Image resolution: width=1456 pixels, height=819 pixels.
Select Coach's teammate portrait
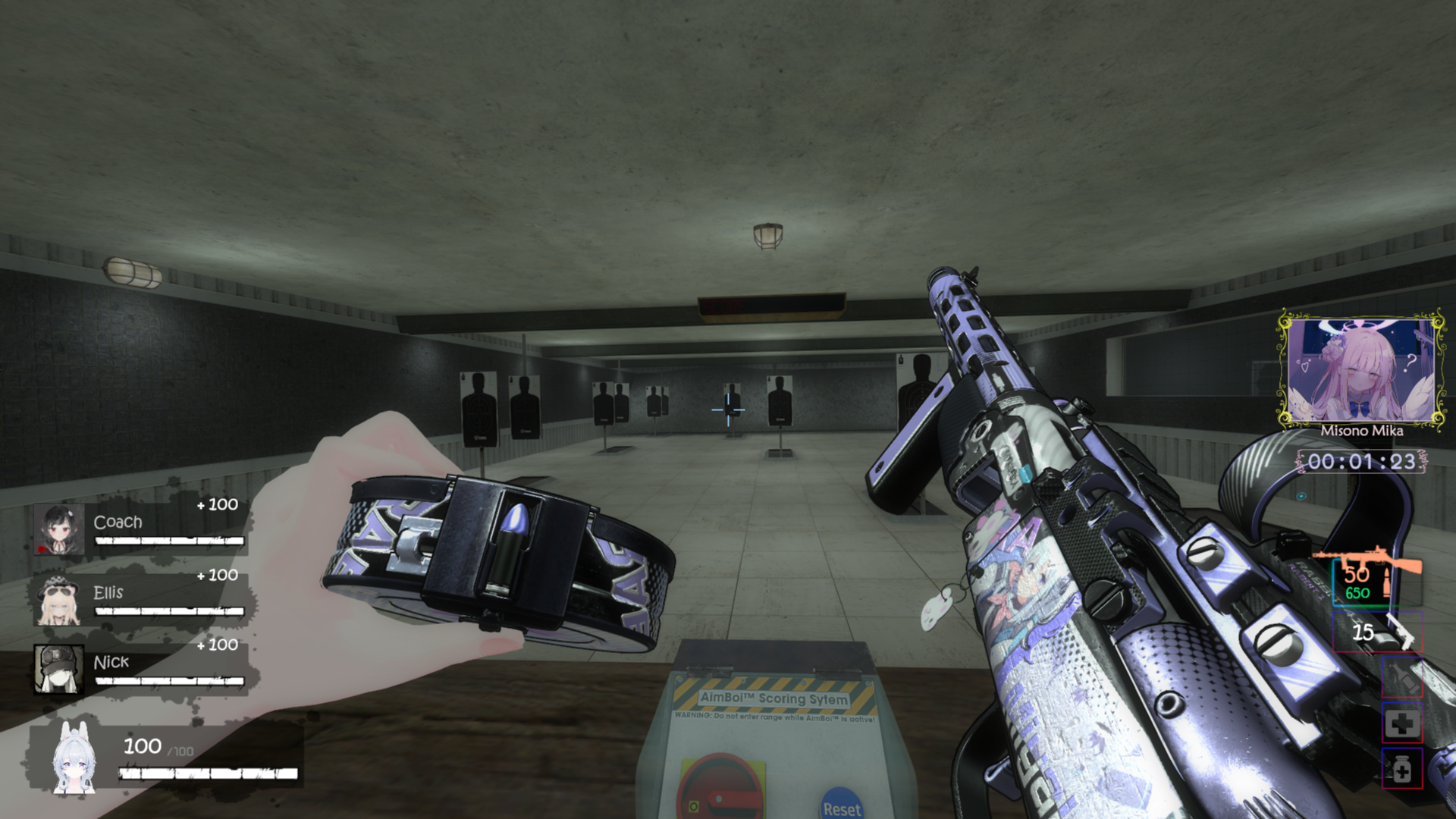(58, 529)
